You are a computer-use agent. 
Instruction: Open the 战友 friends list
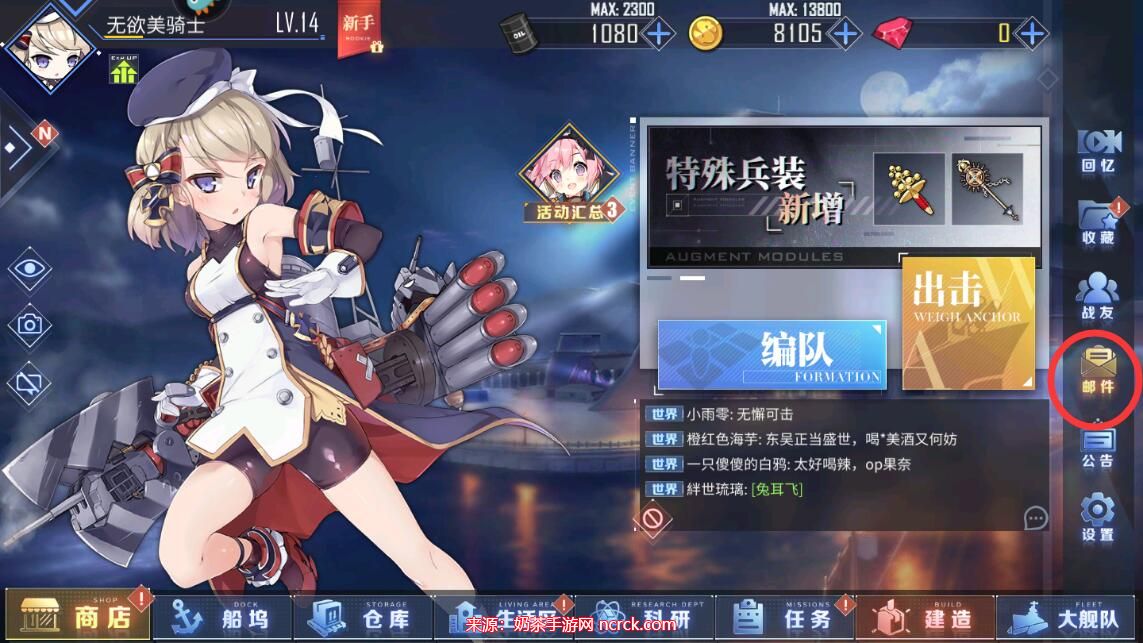pos(1097,297)
